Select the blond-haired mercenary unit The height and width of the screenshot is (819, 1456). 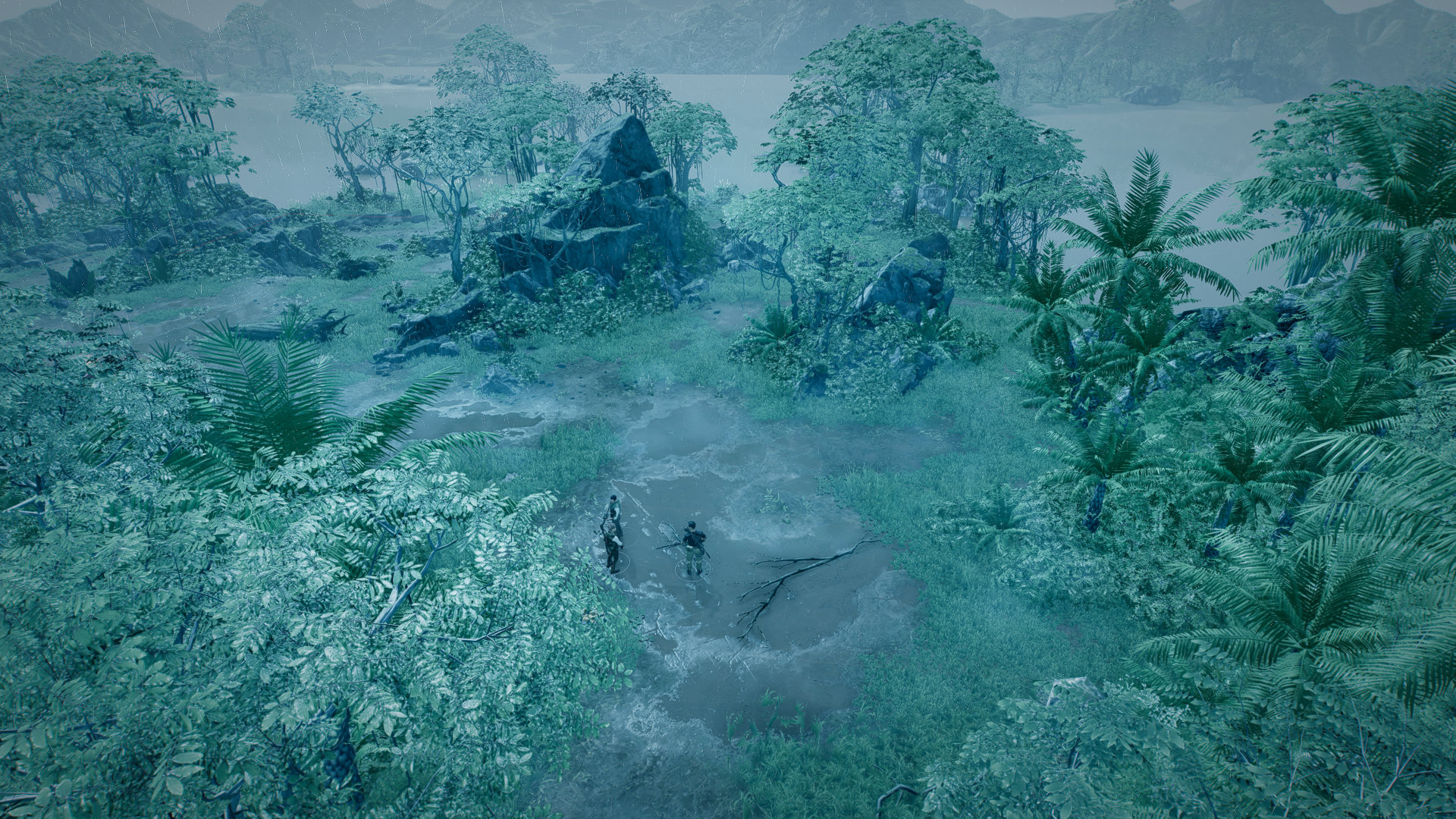point(611,544)
